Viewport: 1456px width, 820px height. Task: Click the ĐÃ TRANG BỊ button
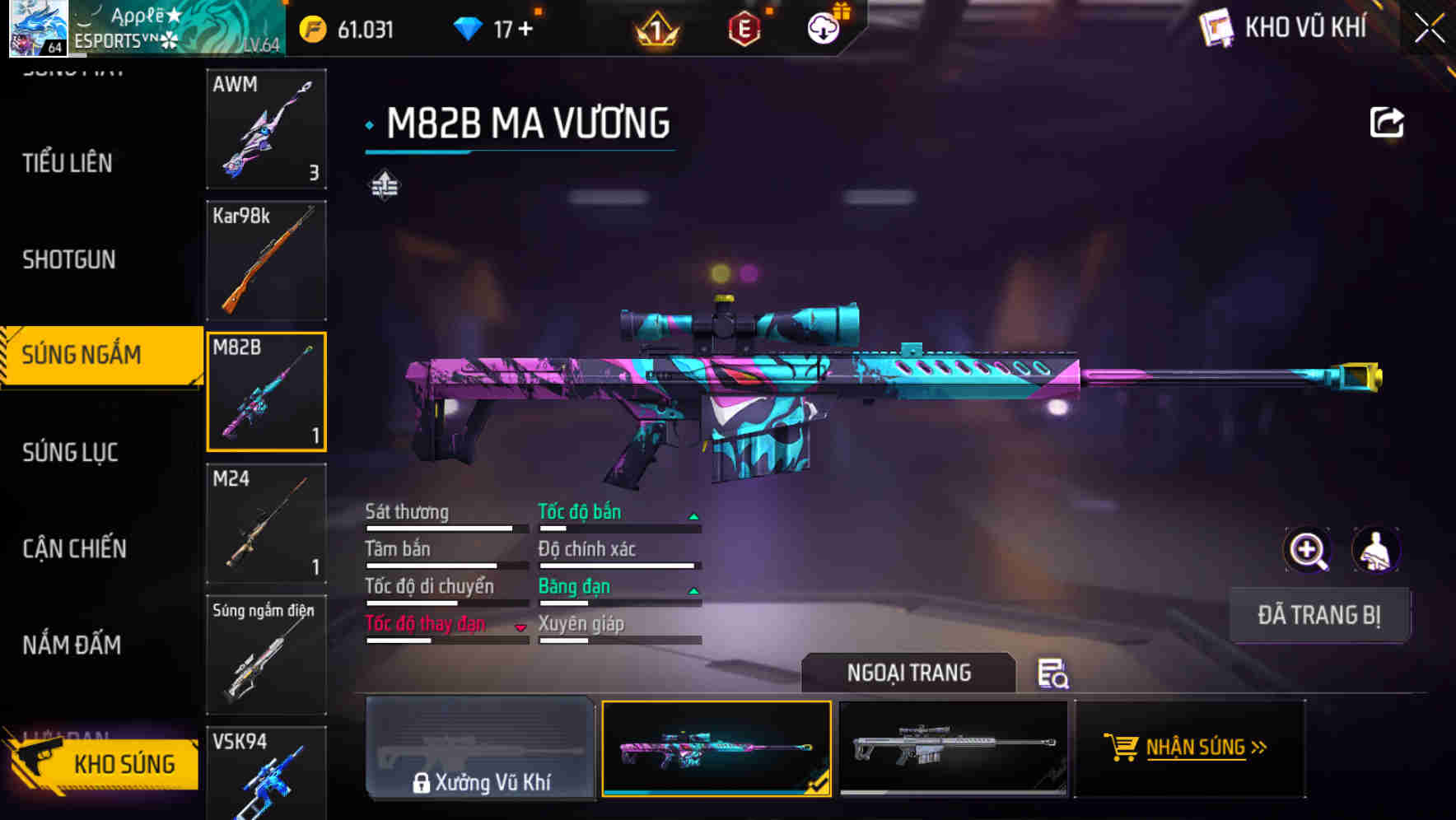pyautogui.click(x=1319, y=615)
